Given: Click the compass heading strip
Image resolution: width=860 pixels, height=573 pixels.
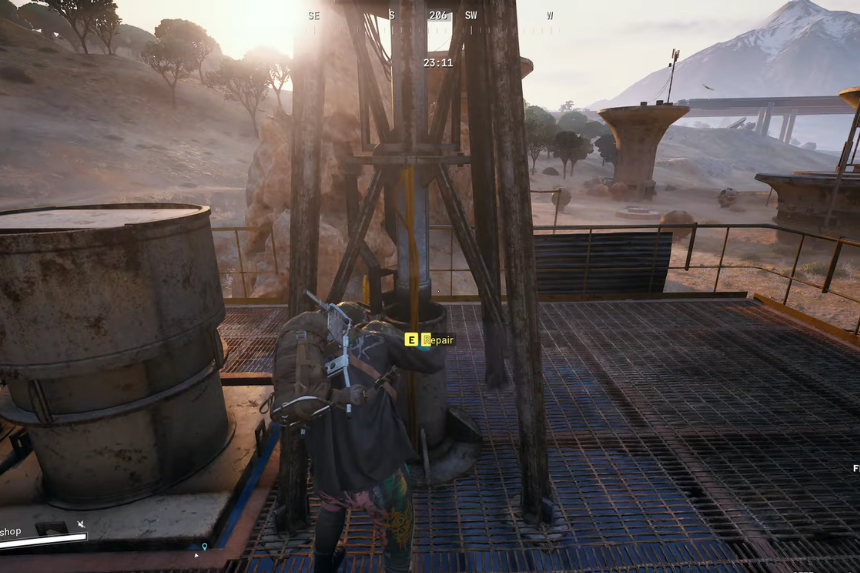Looking at the screenshot, I should 432,16.
